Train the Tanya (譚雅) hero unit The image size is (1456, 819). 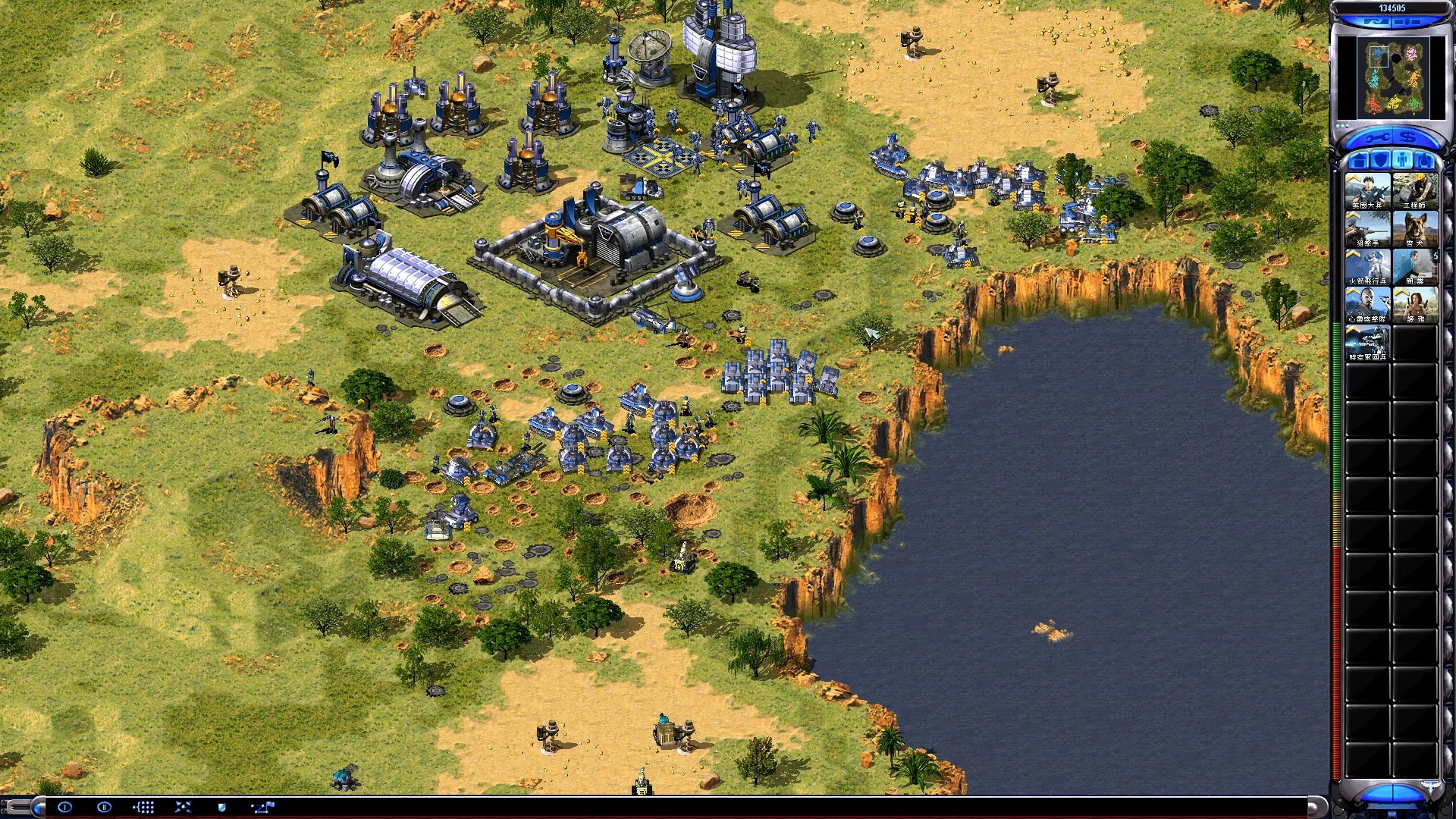coord(1415,305)
